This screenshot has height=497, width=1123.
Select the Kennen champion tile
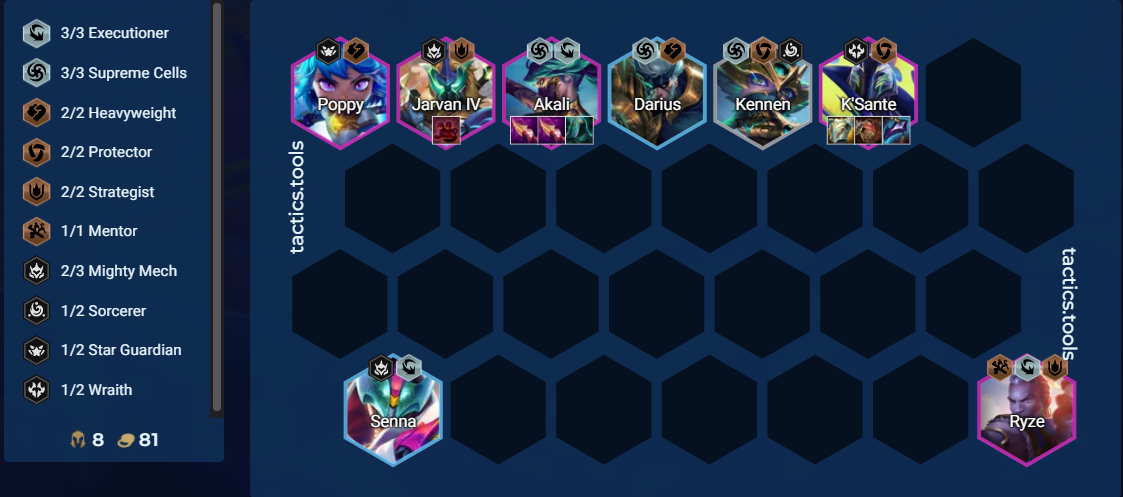tap(762, 94)
